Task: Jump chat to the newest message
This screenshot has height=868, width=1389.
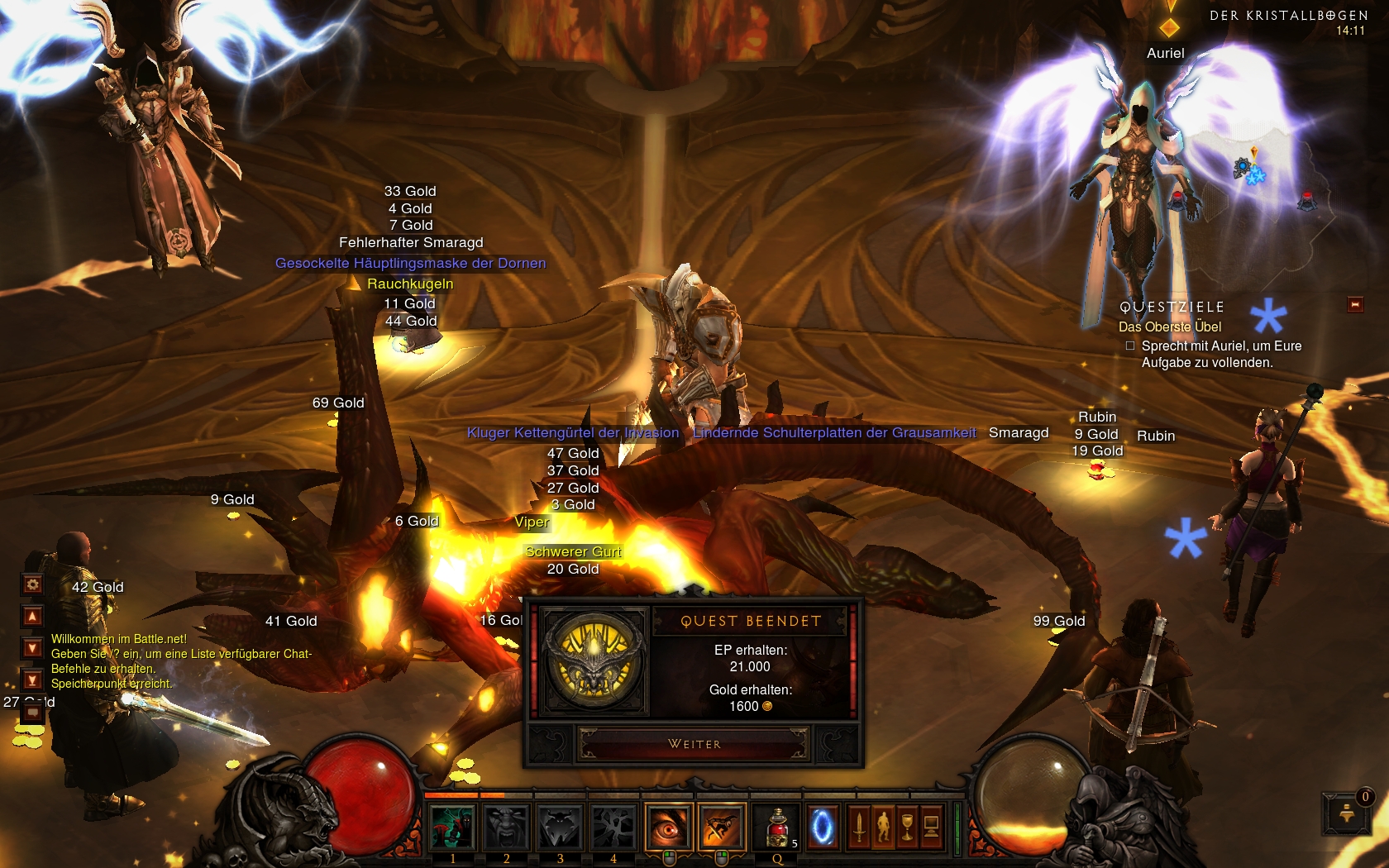Action: click(x=32, y=680)
